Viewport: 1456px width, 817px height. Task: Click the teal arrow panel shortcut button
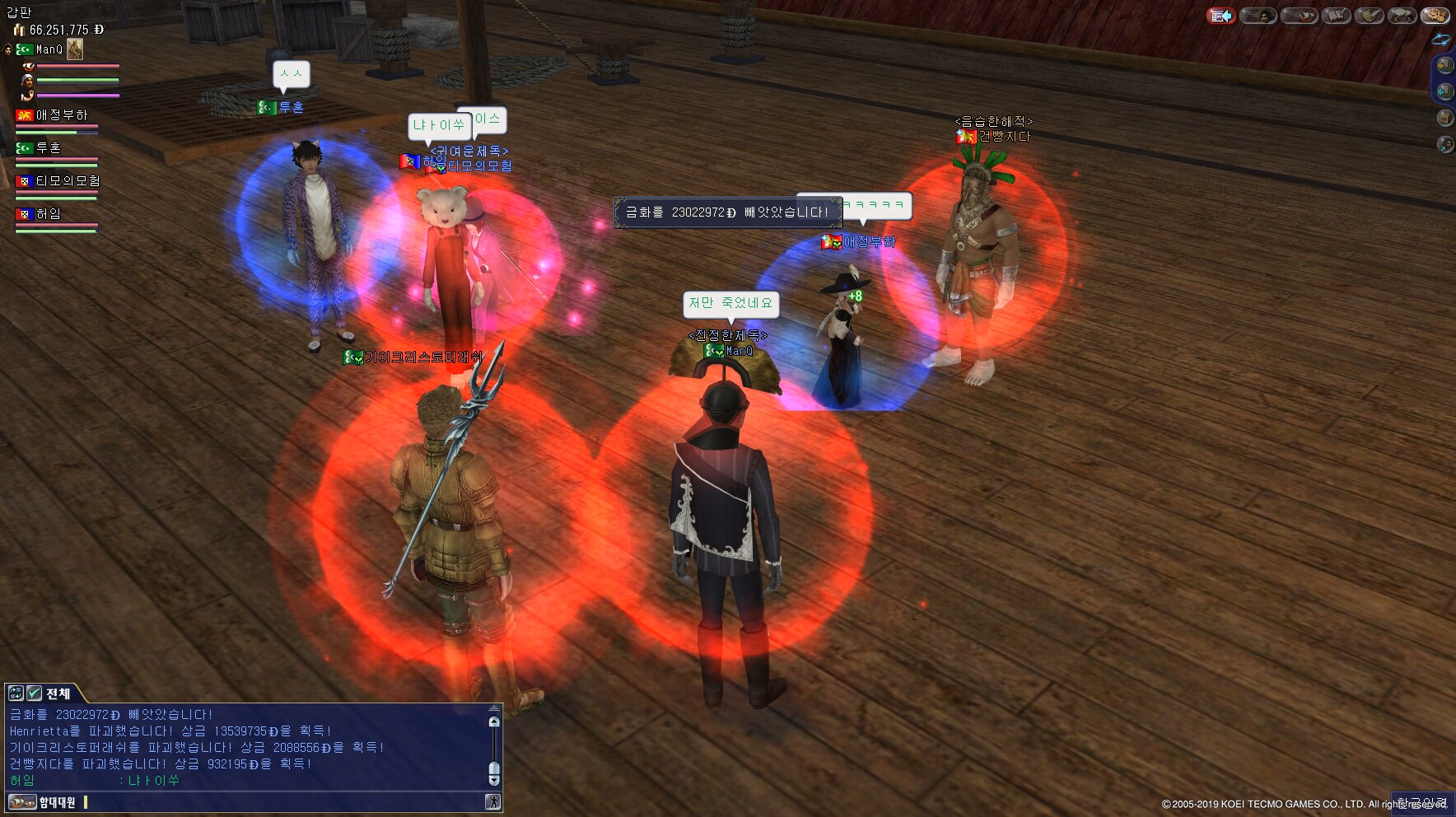tap(1444, 91)
